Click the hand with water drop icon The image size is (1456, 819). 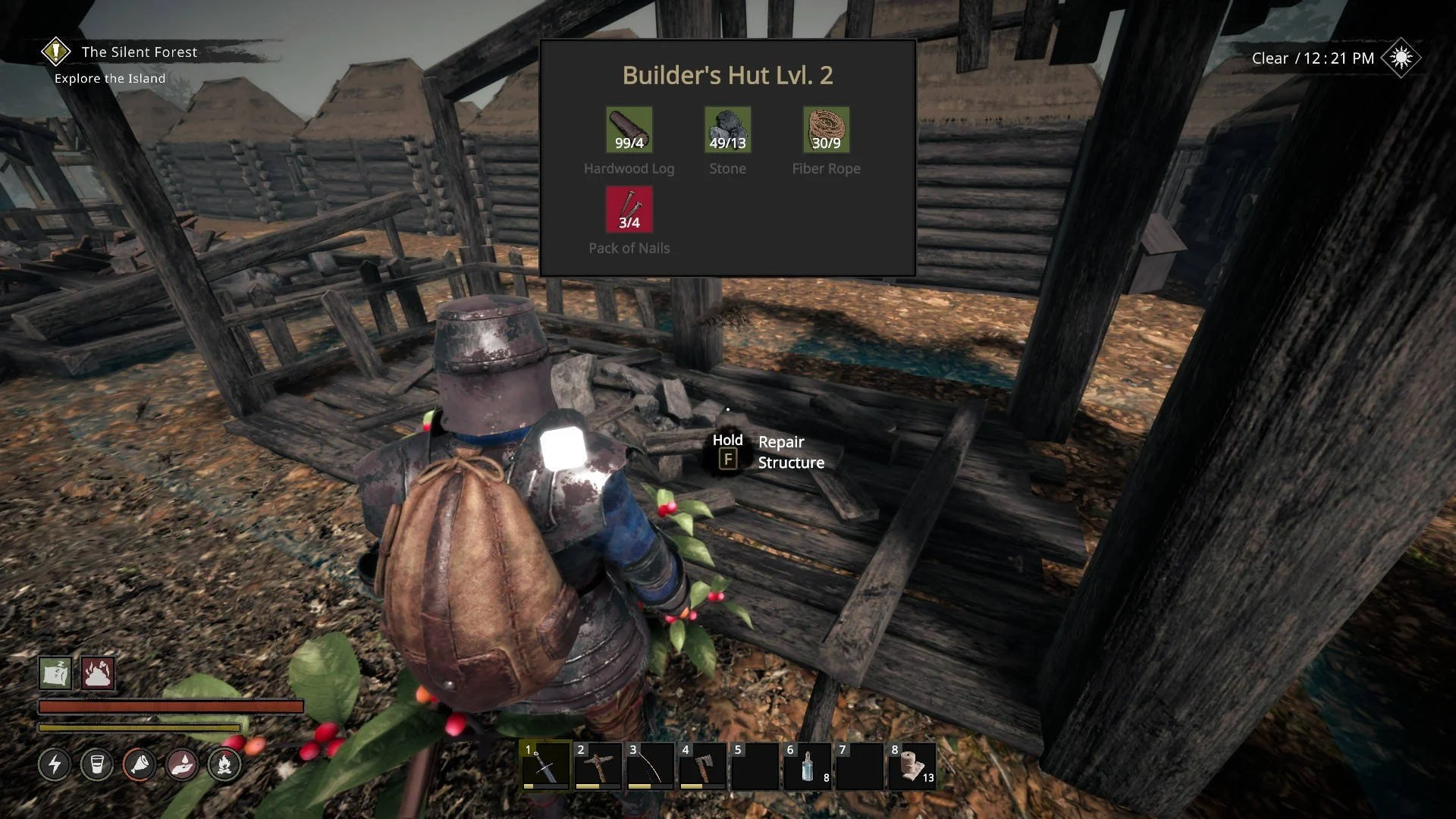point(182,764)
